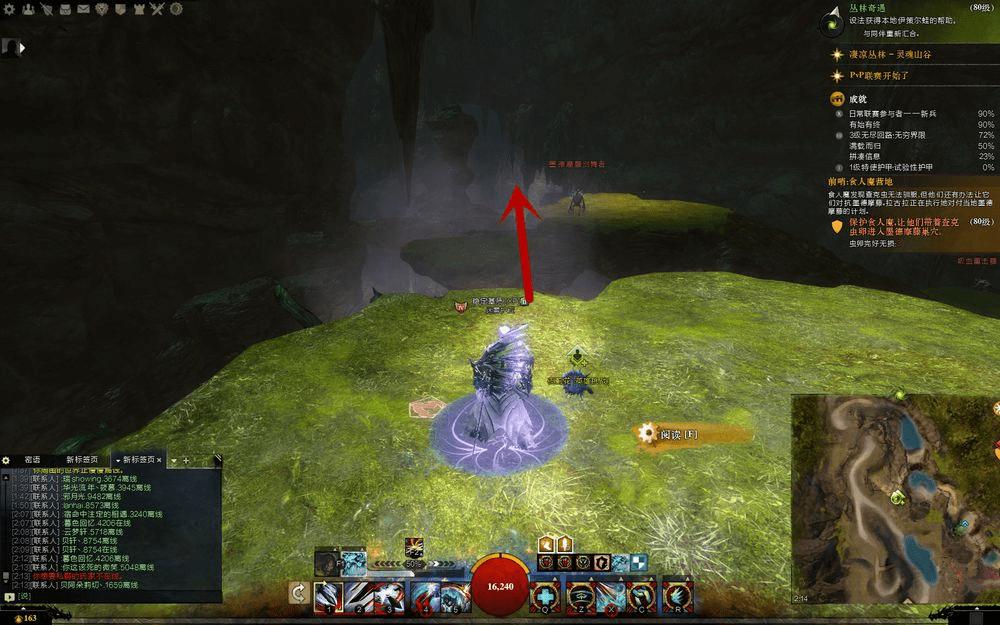Open the World vs World castle icon
Screen dimensions: 1000x625
140,9
